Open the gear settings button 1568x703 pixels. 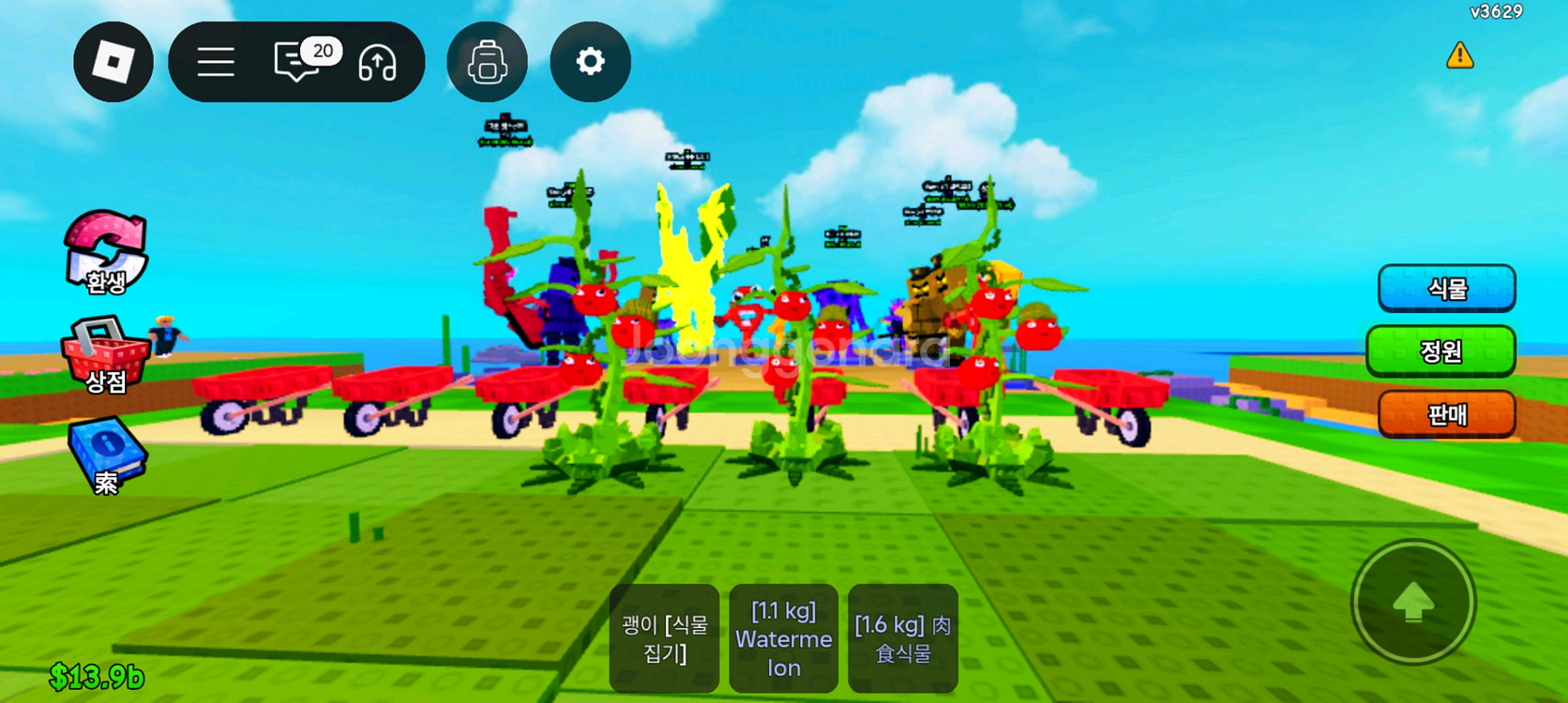(x=590, y=62)
